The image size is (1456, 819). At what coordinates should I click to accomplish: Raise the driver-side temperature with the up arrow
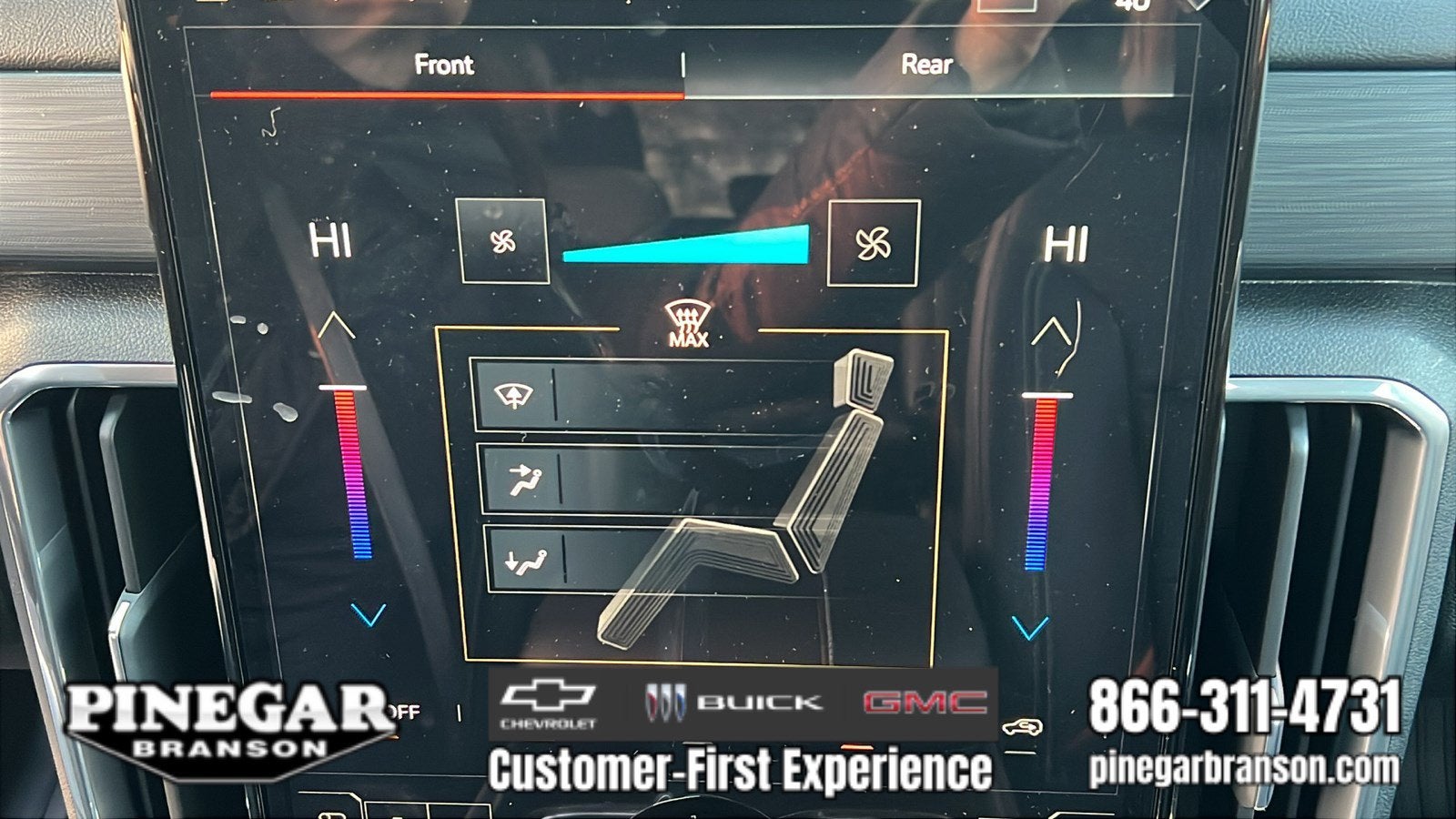tap(336, 326)
